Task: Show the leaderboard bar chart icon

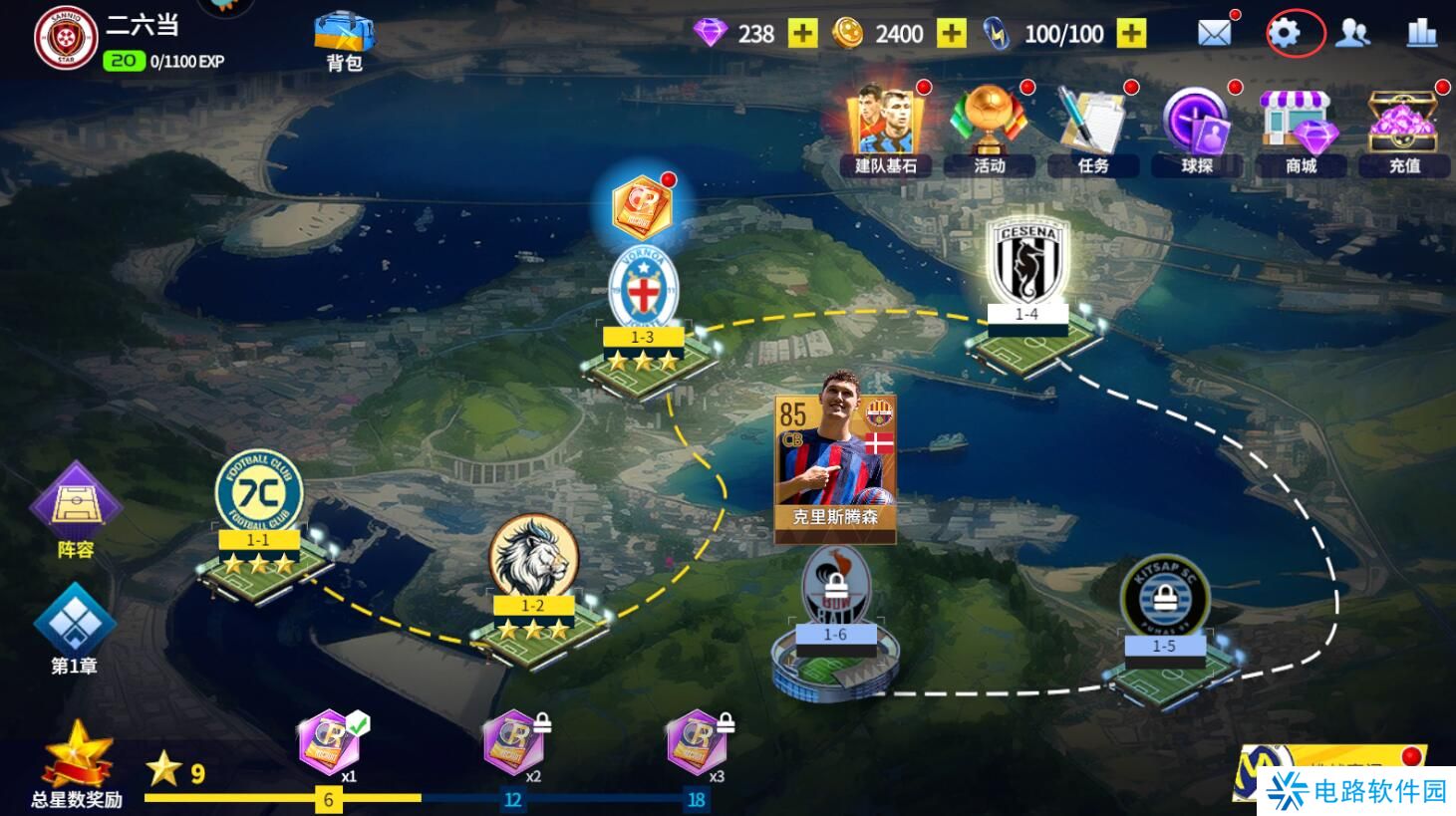Action: pyautogui.click(x=1422, y=34)
